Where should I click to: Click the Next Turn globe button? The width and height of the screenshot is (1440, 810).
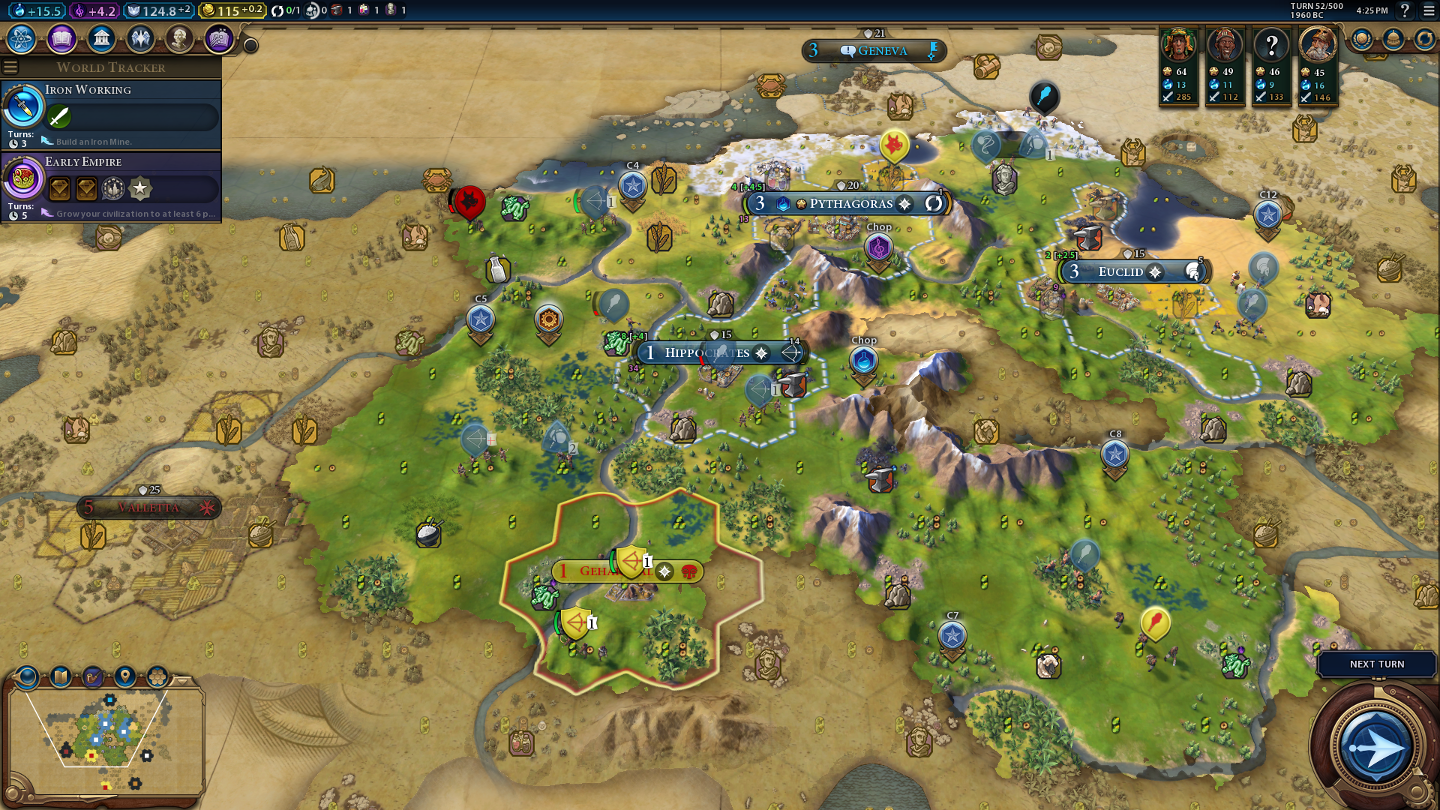[x=1377, y=746]
